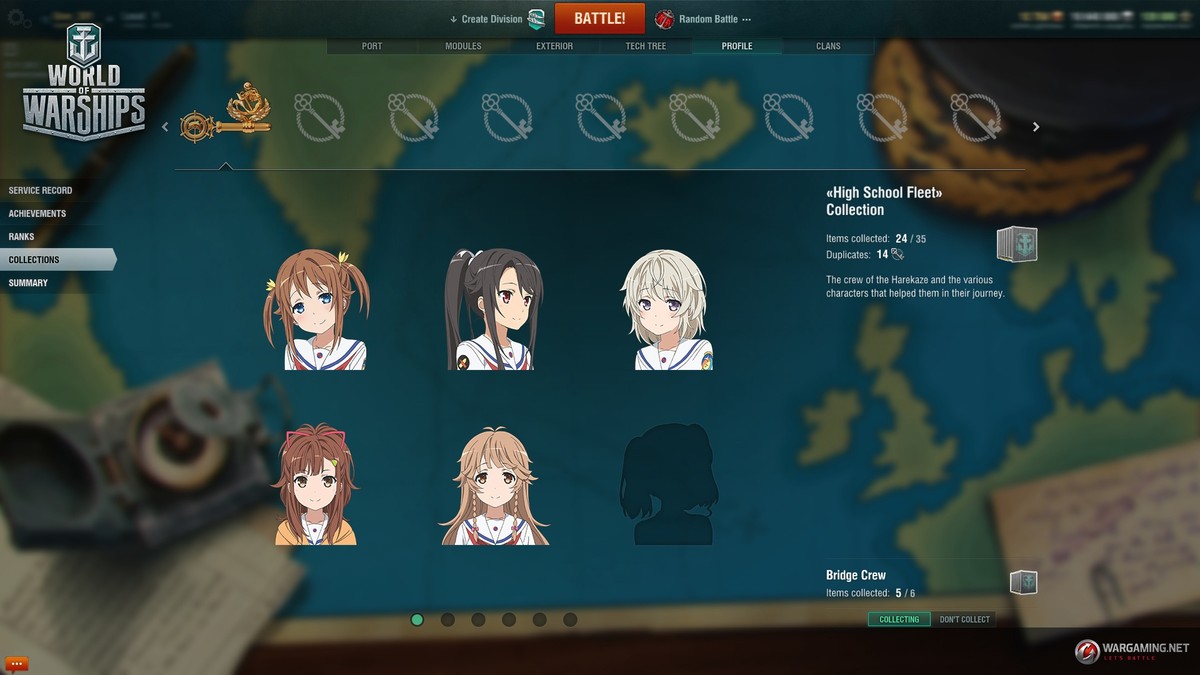Open the Service Record section

[x=41, y=190]
